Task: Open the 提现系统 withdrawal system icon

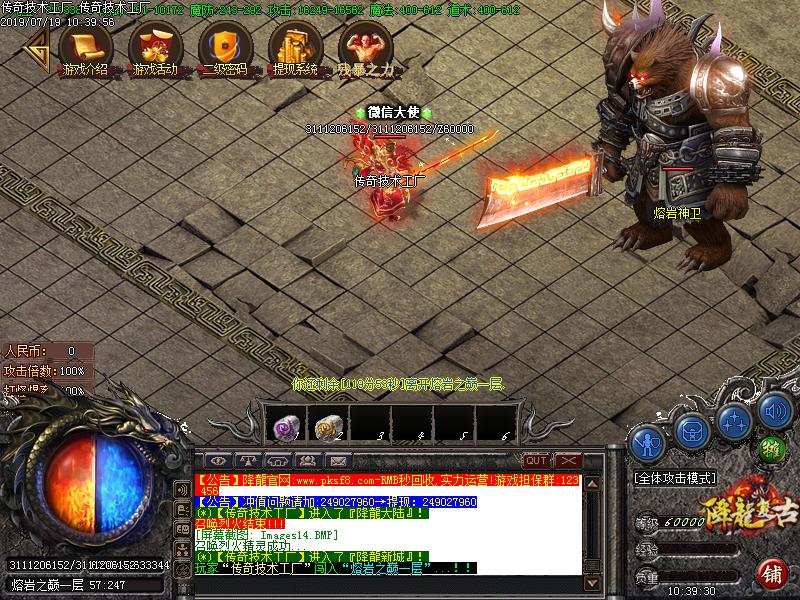Action: pos(293,46)
